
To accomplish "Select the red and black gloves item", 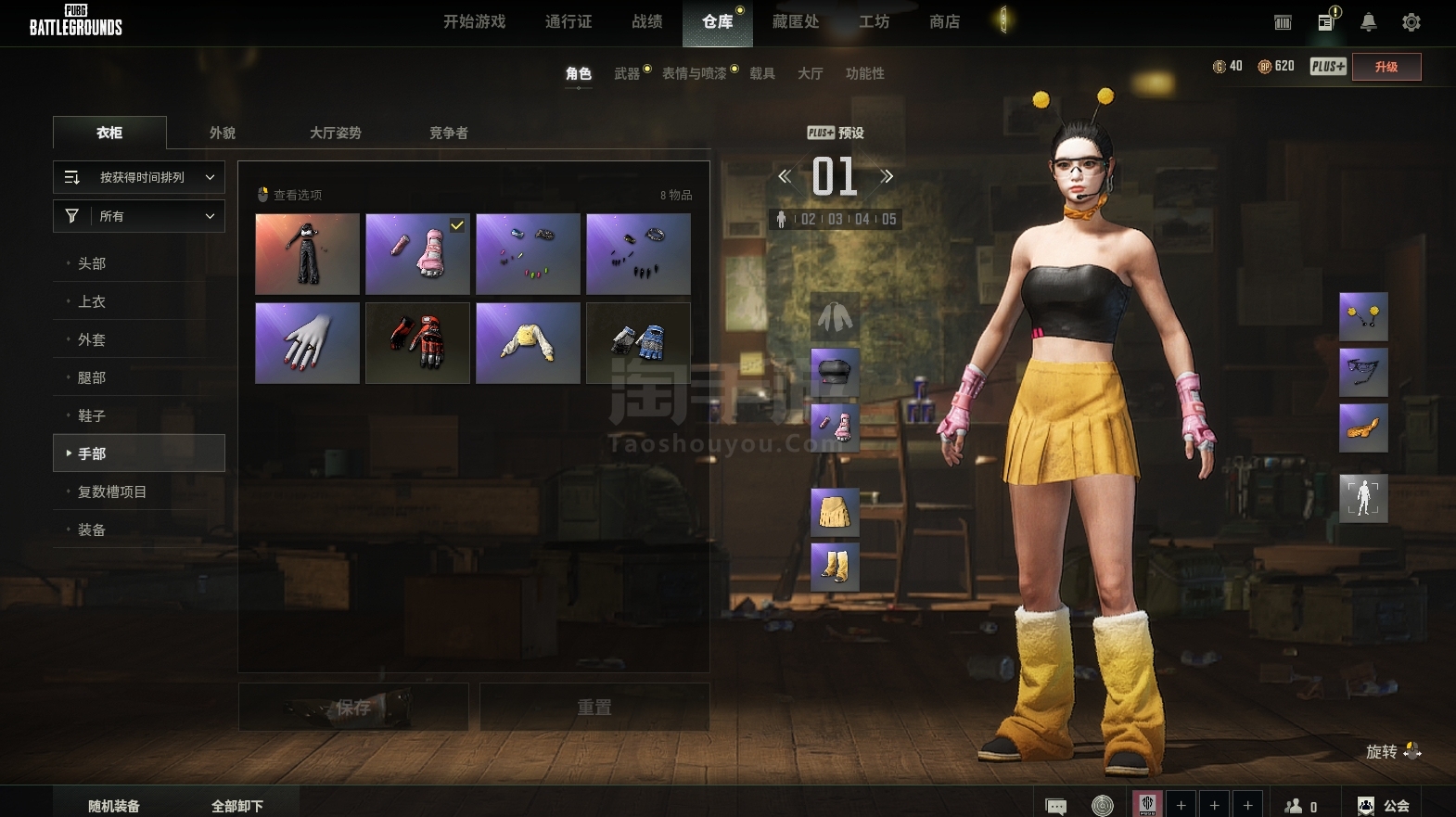I will click(417, 342).
